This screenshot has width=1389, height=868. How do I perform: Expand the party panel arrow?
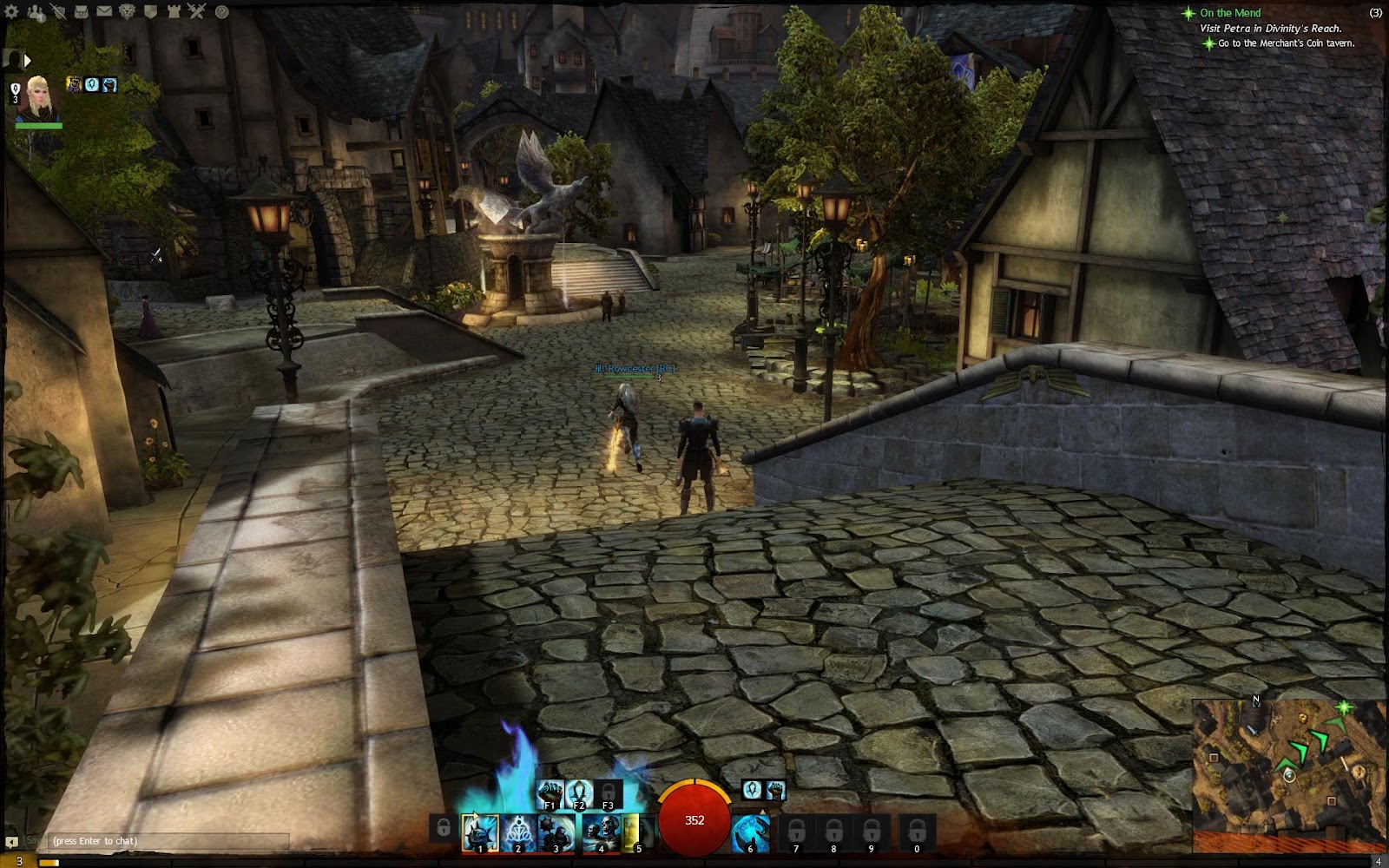coord(27,60)
